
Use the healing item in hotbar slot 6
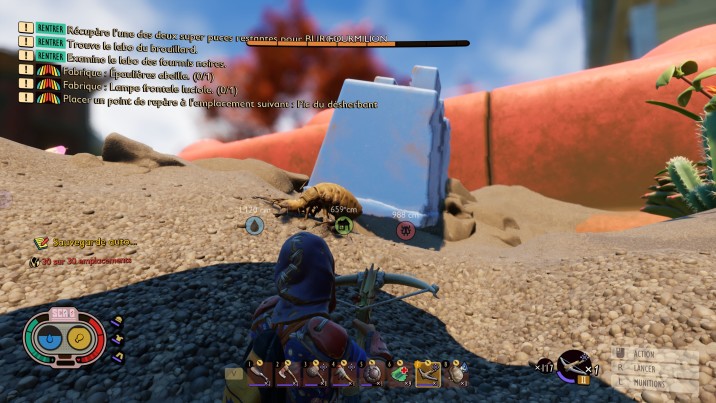(x=400, y=373)
